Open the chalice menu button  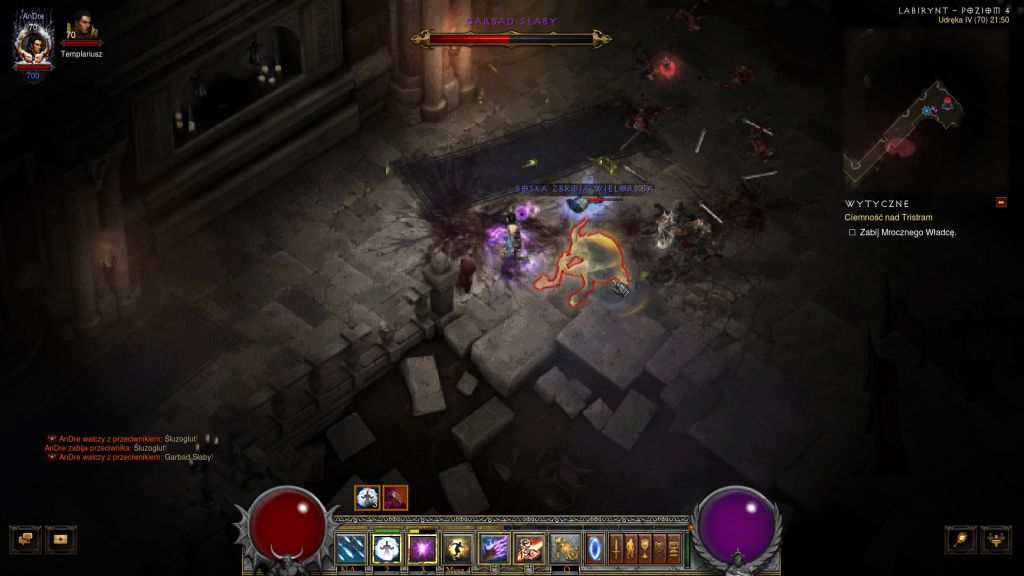pyautogui.click(x=645, y=548)
